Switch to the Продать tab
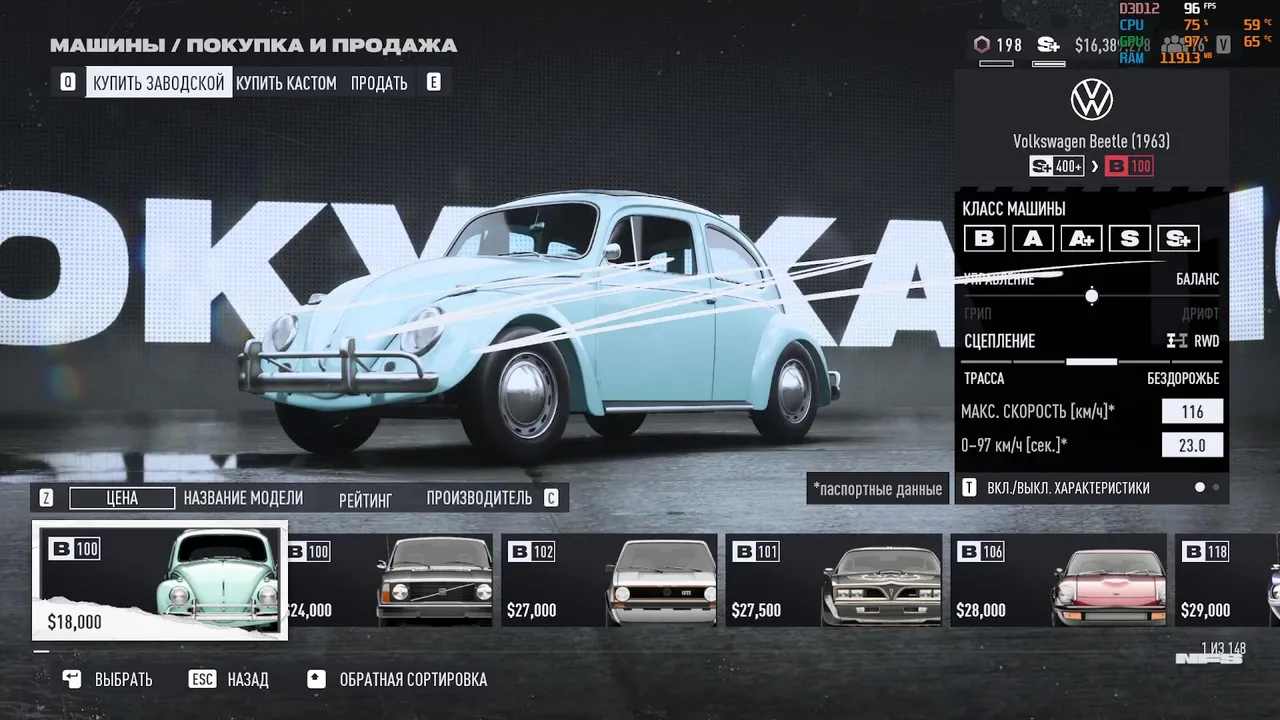The image size is (1280, 720). pos(379,83)
